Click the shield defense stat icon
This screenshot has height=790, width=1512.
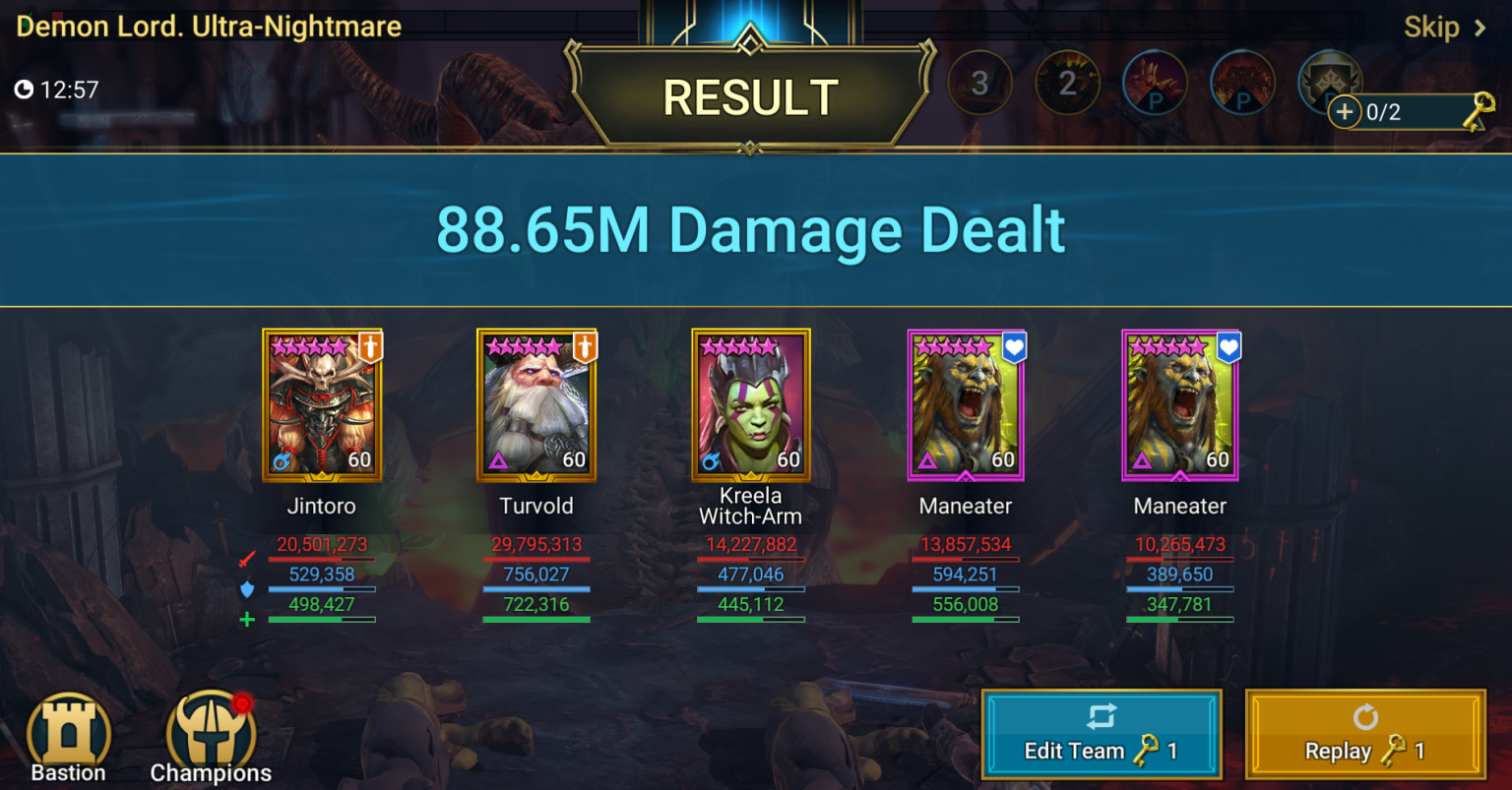point(248,587)
